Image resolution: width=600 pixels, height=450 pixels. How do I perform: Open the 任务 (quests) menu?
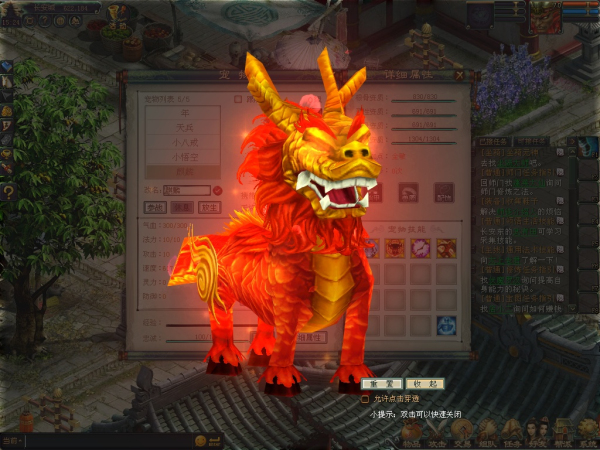(513, 435)
